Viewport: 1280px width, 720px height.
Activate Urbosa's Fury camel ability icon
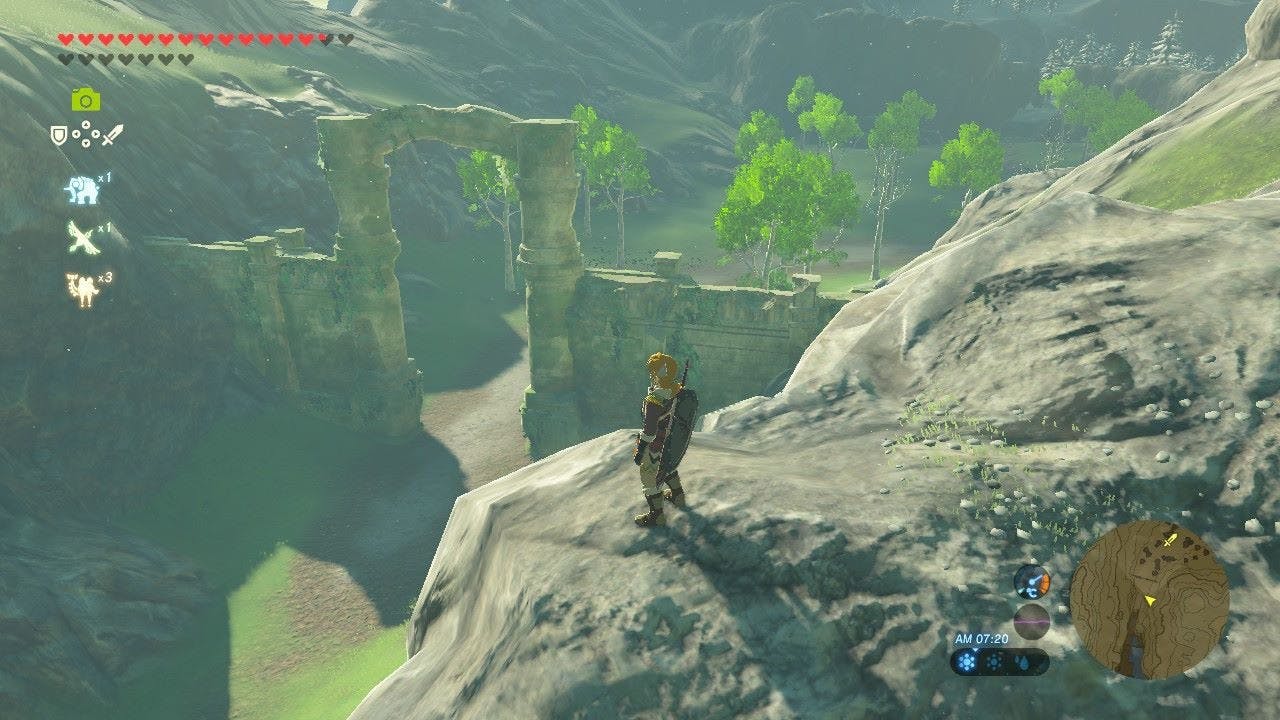[81, 288]
